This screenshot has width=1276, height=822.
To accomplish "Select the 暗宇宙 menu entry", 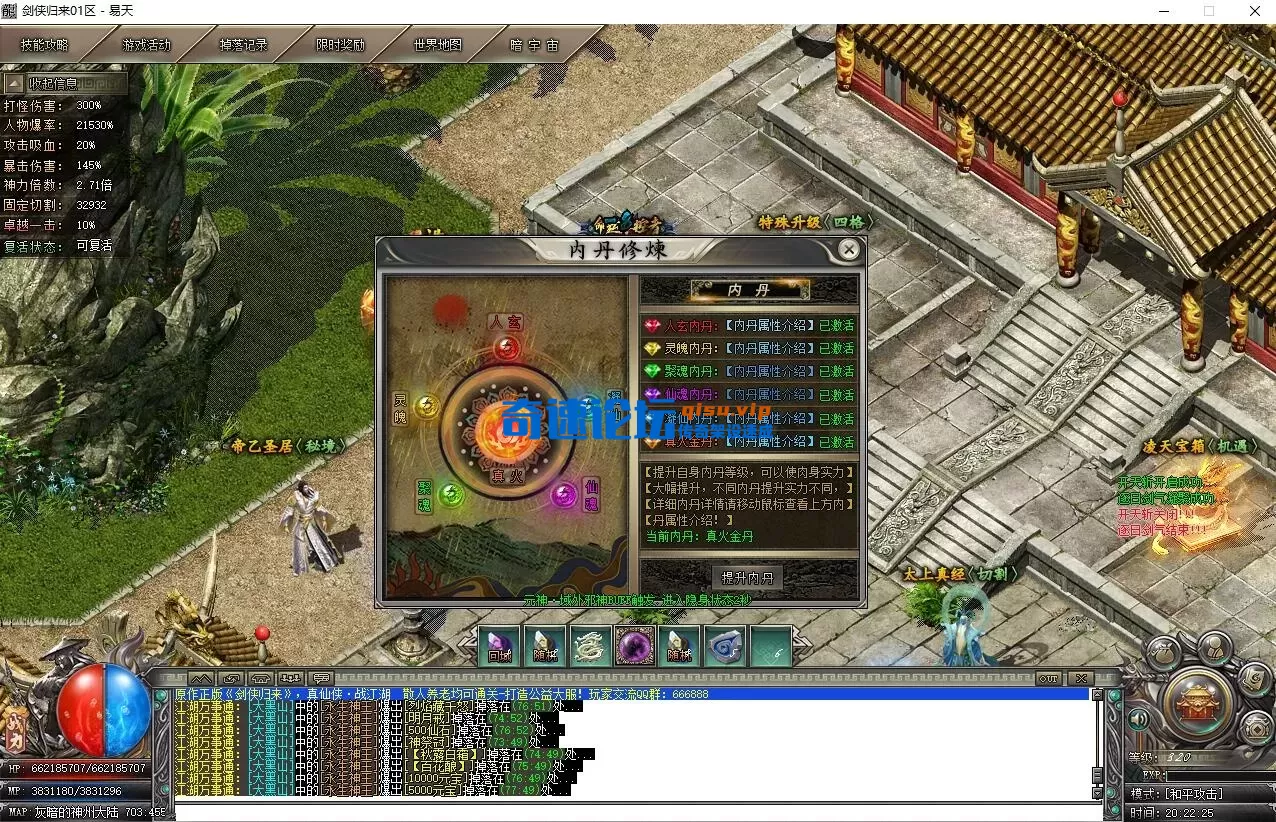I will click(x=534, y=45).
